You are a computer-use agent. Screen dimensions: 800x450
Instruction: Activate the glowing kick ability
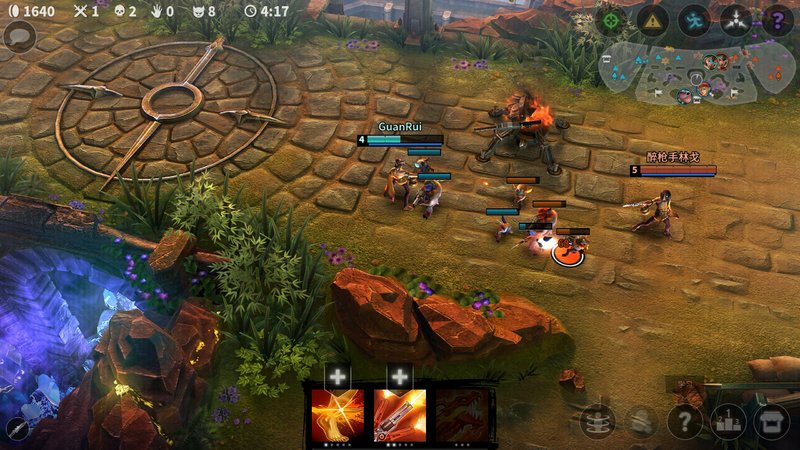tap(338, 415)
